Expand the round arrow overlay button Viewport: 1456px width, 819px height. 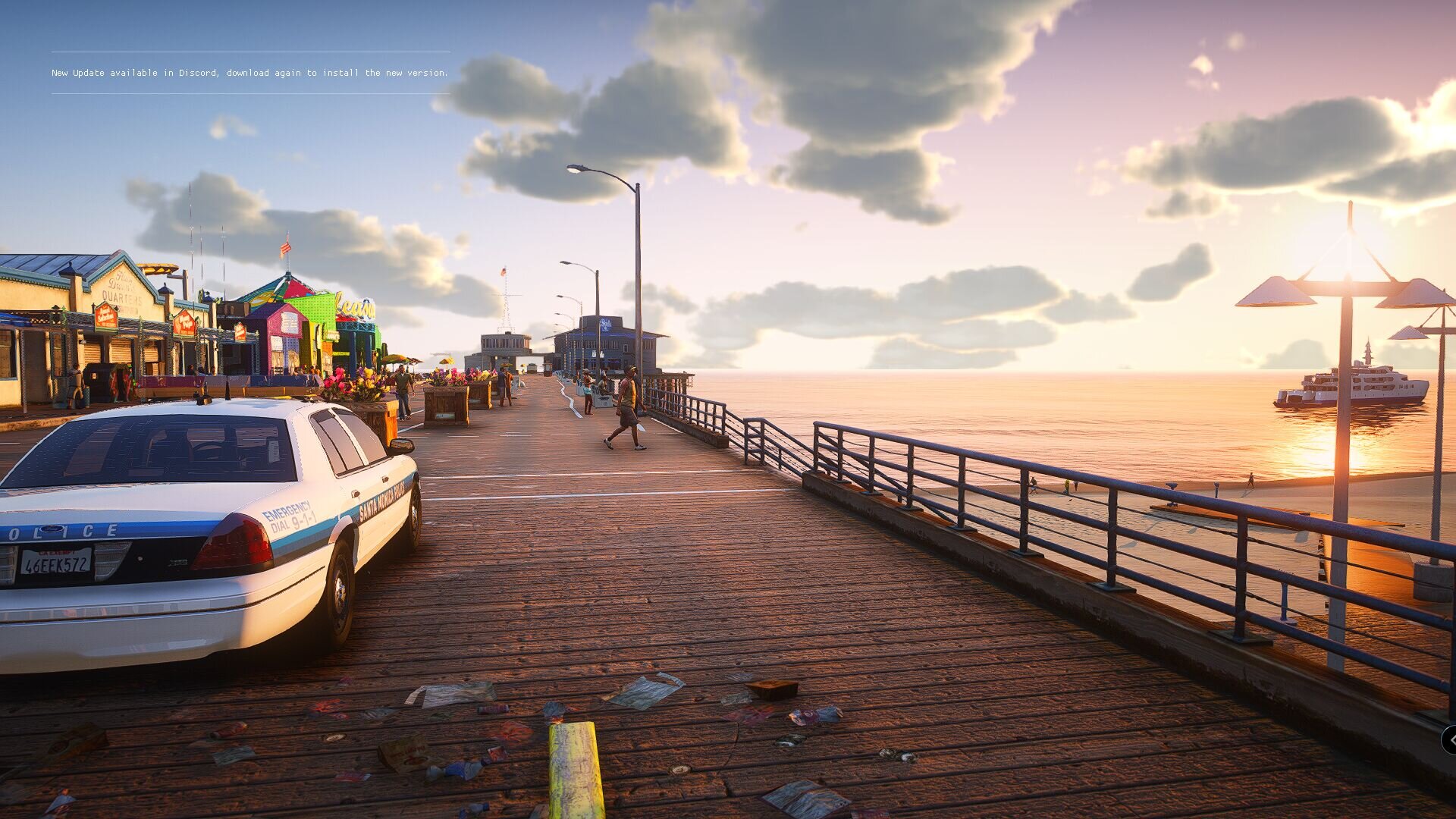point(1450,740)
